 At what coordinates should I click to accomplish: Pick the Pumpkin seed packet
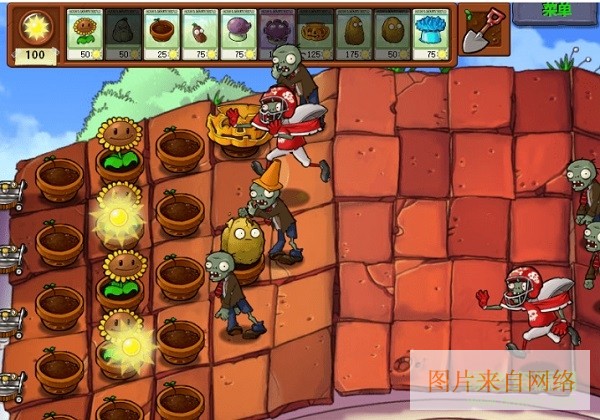tap(315, 32)
